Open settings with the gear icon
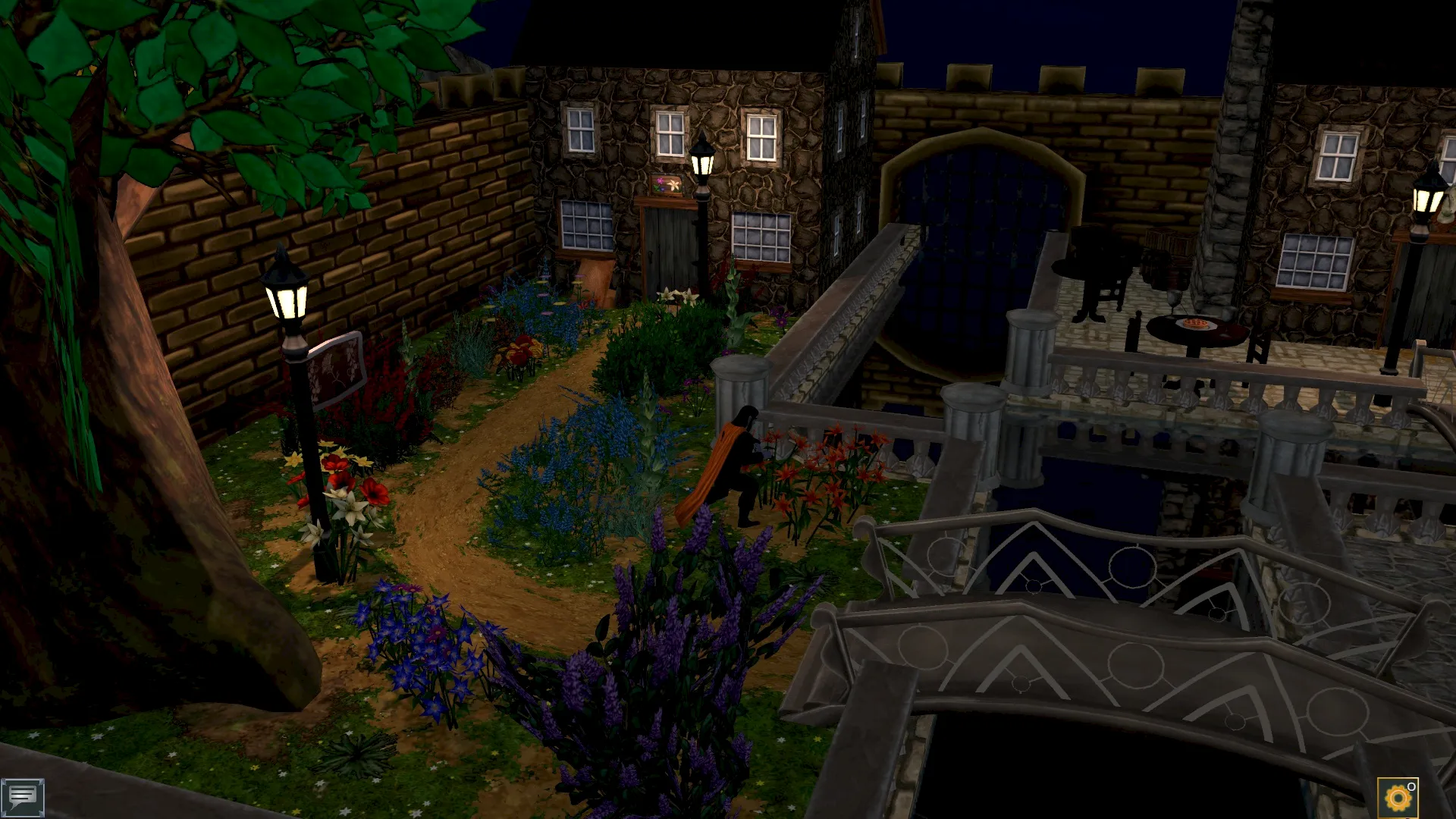Image resolution: width=1456 pixels, height=819 pixels. [1397, 798]
